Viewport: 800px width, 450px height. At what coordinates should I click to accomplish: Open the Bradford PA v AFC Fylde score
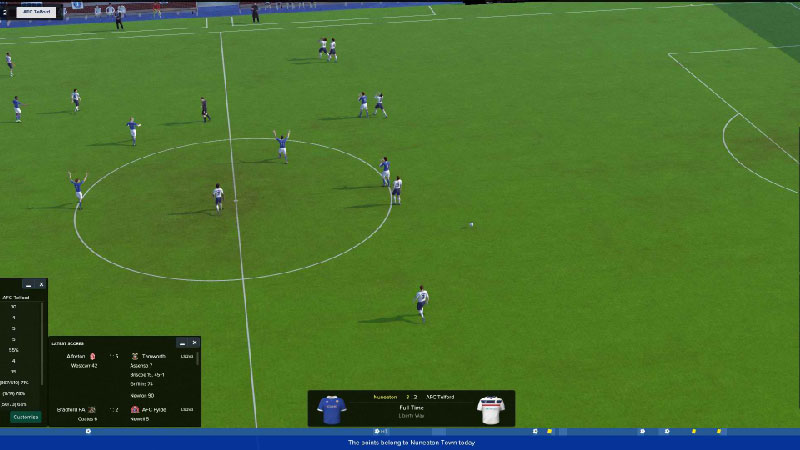coord(122,409)
